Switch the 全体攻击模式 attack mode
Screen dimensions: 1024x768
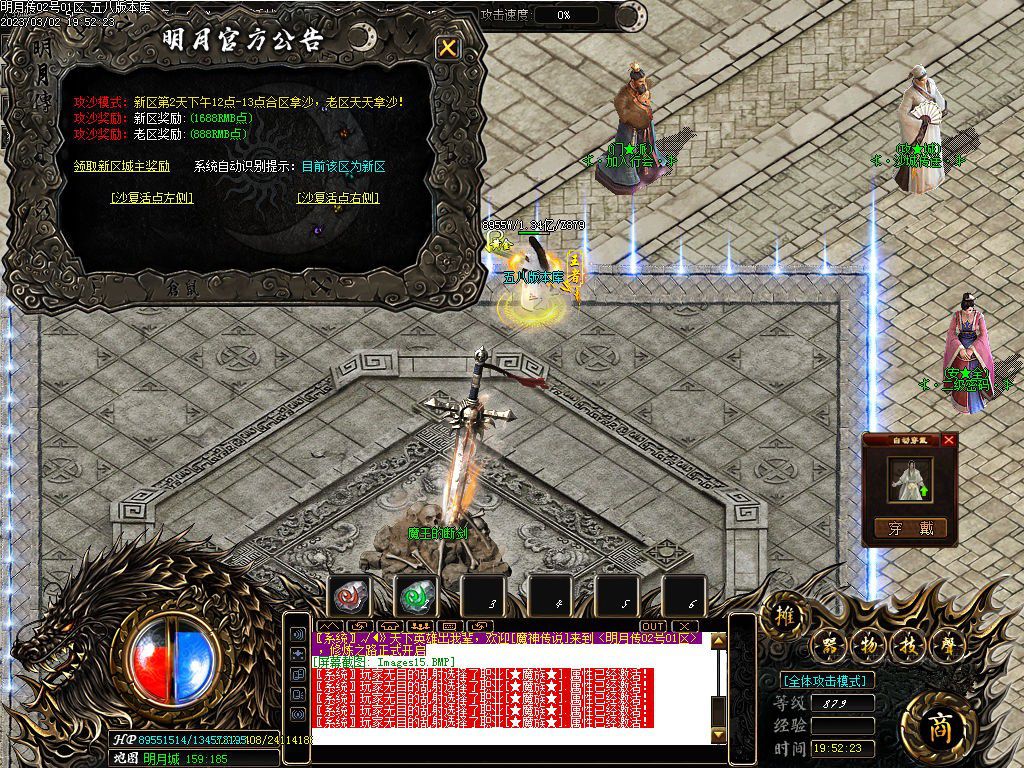point(826,680)
